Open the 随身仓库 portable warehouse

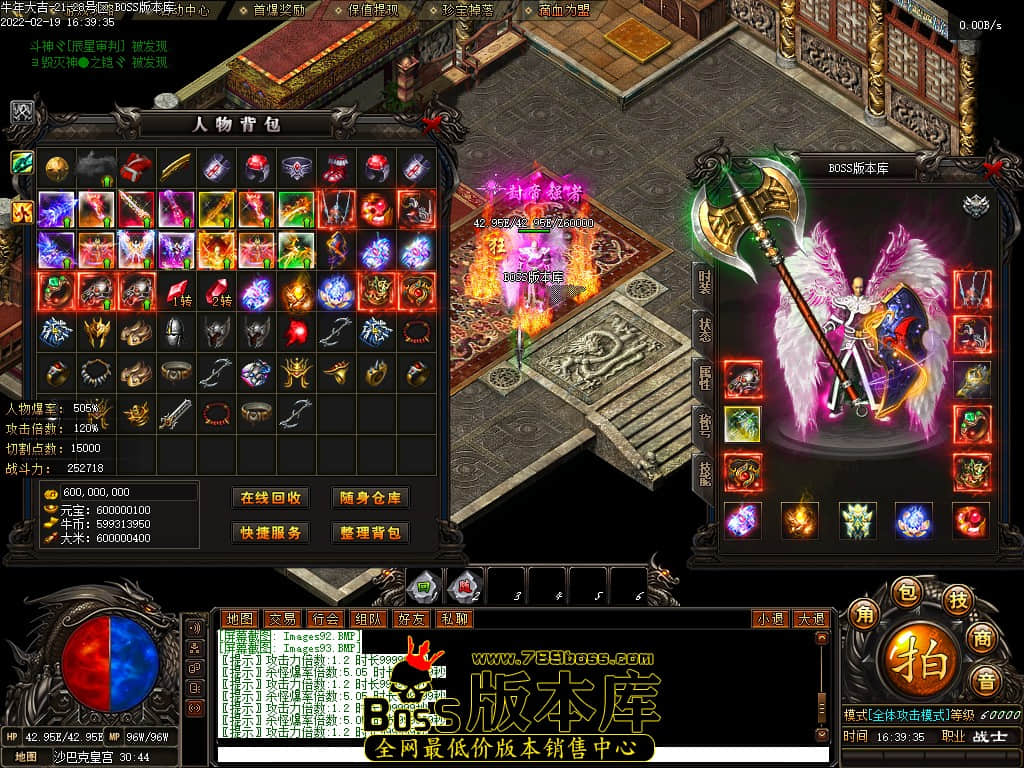click(370, 498)
